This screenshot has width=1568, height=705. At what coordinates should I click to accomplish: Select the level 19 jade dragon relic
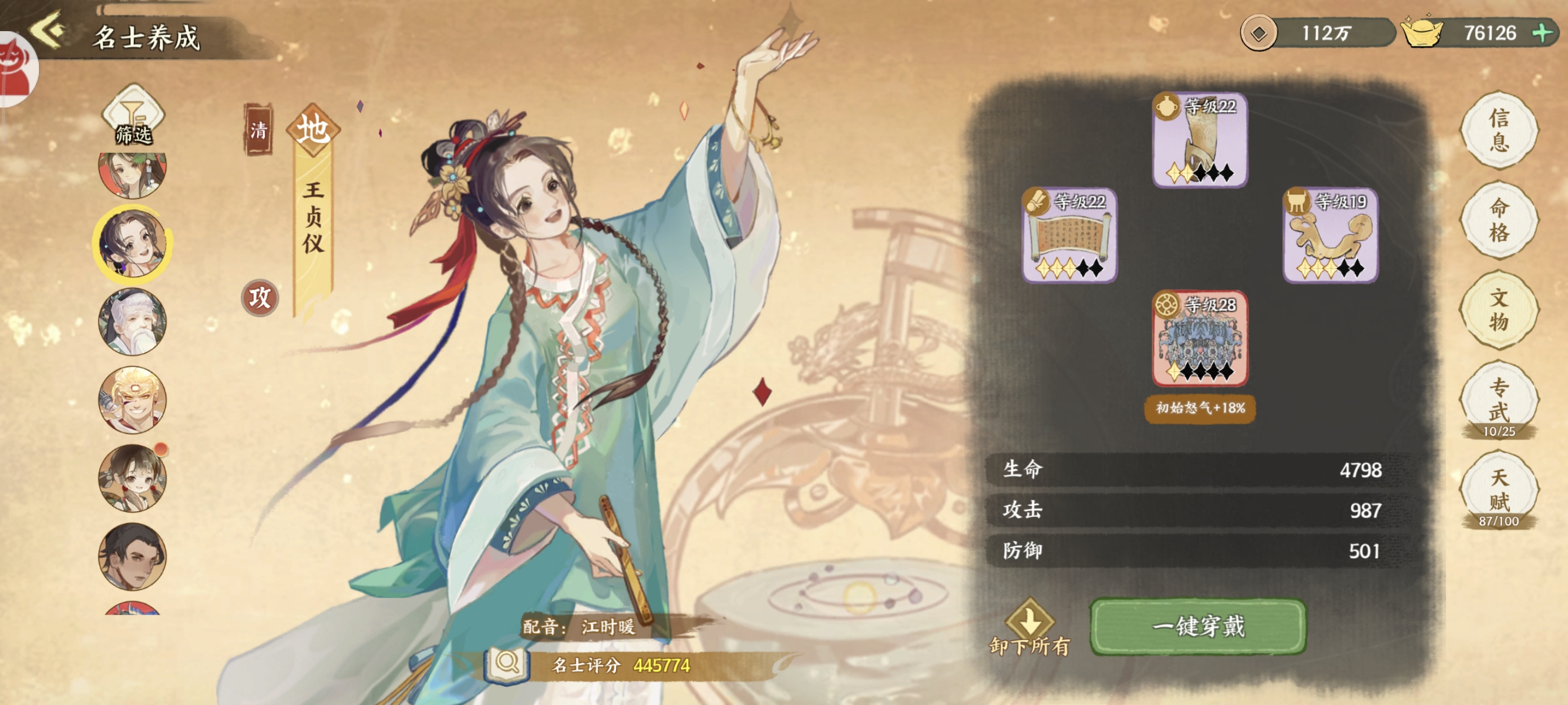[x=1331, y=235]
